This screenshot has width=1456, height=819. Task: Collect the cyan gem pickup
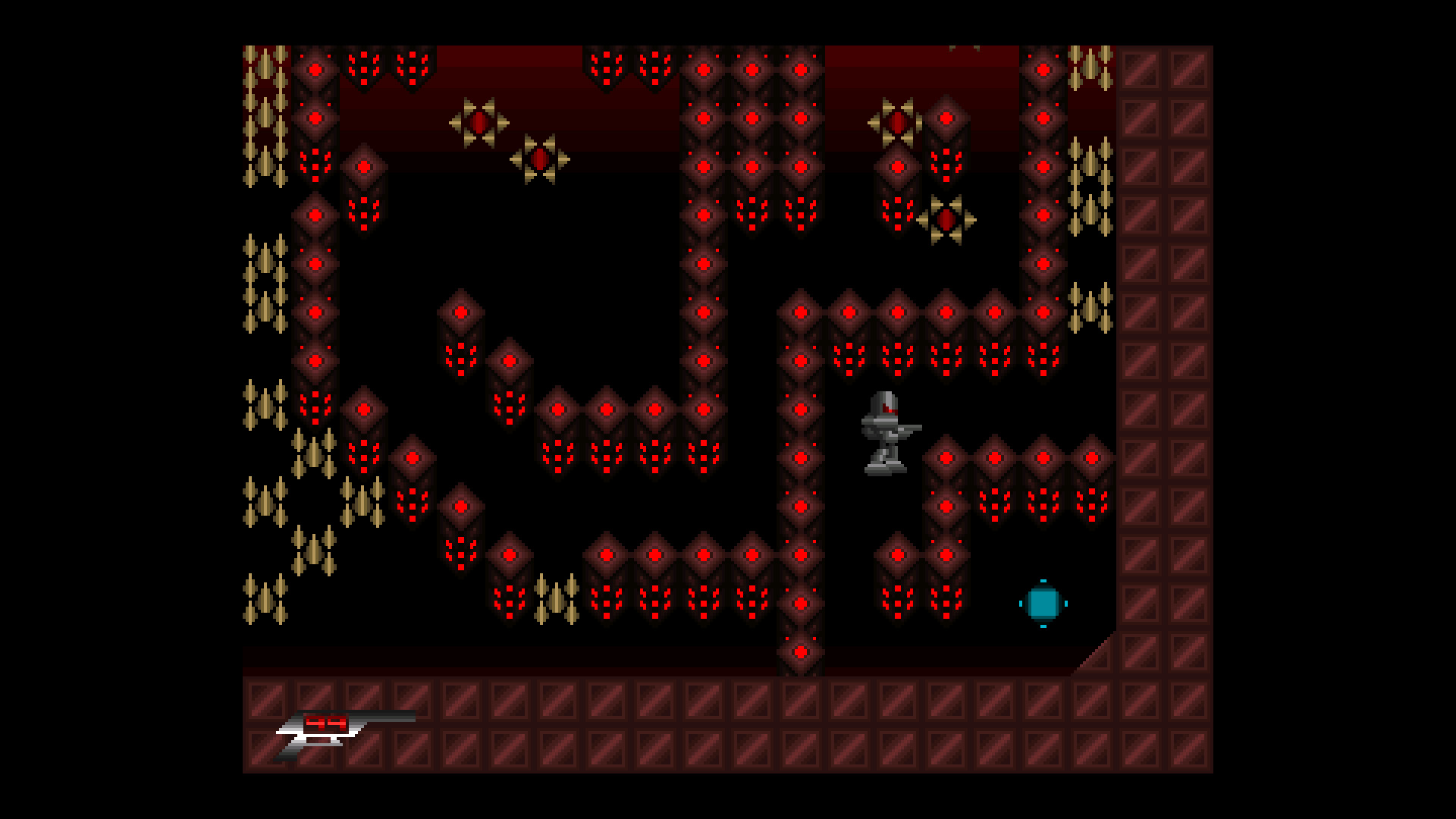[x=1043, y=603]
